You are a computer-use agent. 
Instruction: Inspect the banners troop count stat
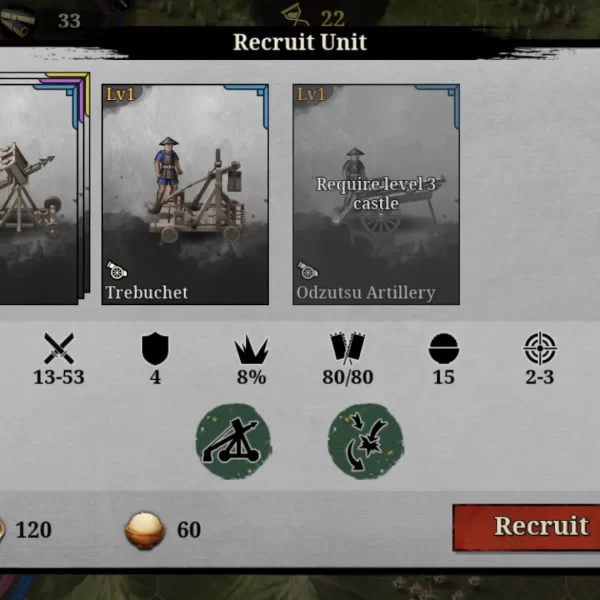[x=347, y=348]
